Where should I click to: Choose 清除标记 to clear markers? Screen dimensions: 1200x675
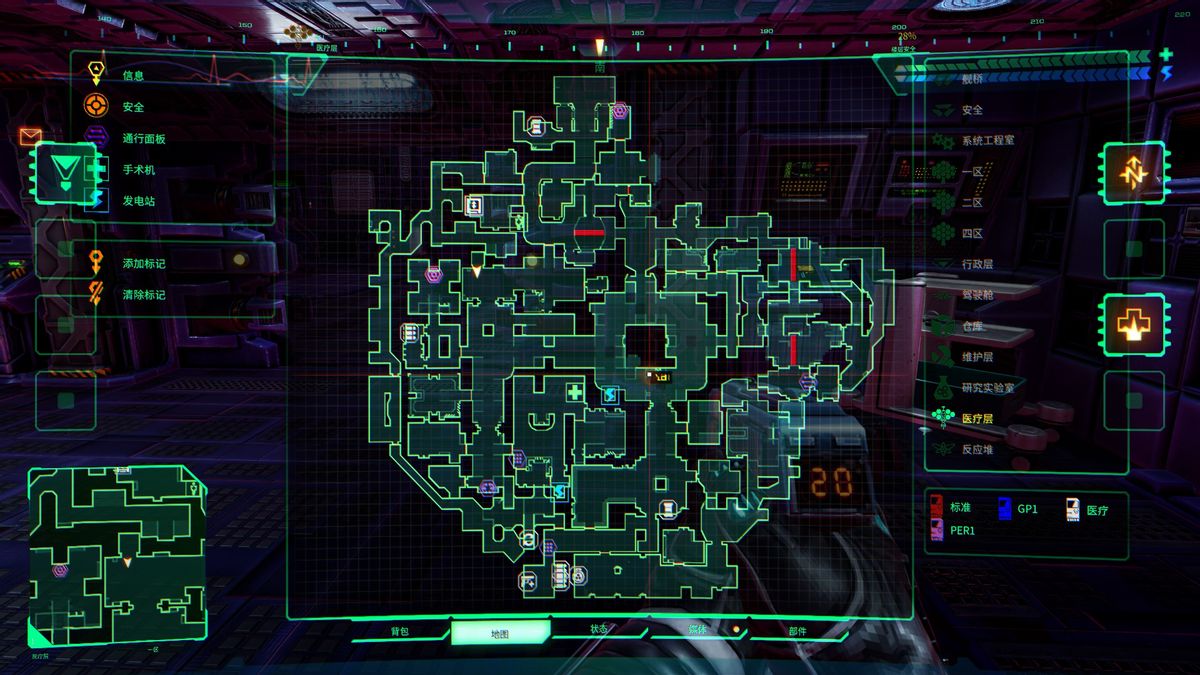tap(143, 295)
